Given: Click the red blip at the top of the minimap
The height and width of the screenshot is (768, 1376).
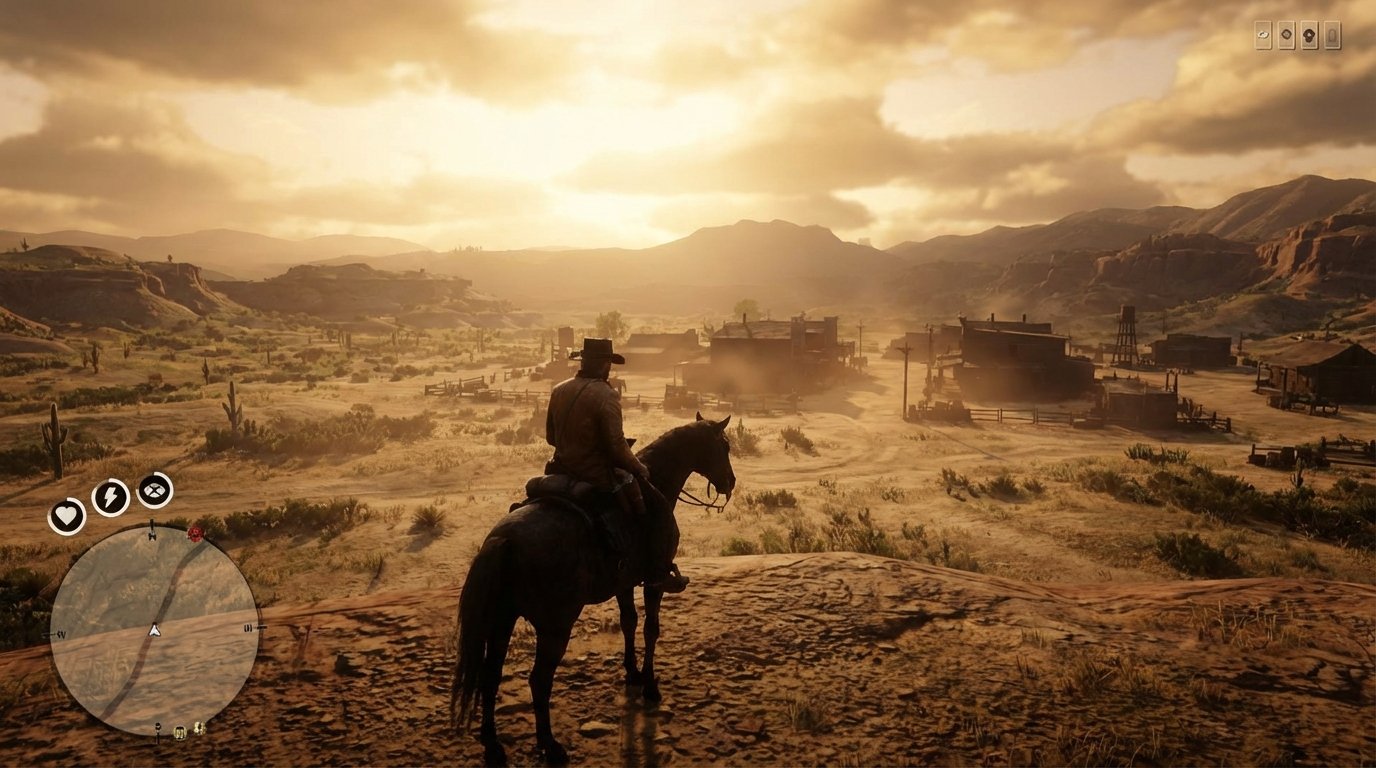Looking at the screenshot, I should tap(194, 535).
